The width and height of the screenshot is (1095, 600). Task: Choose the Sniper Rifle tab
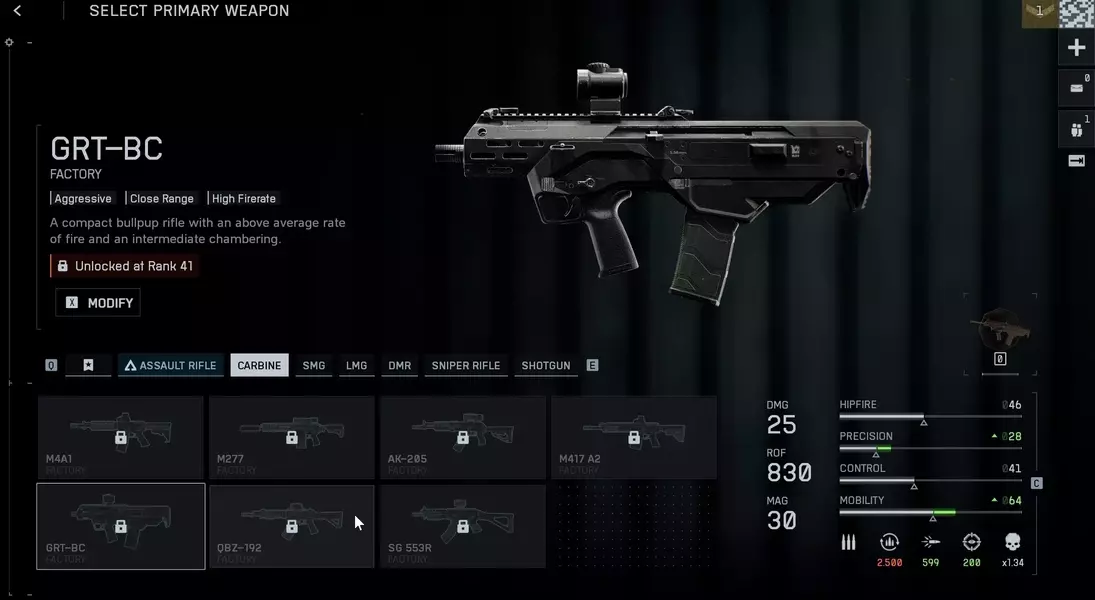(x=465, y=366)
